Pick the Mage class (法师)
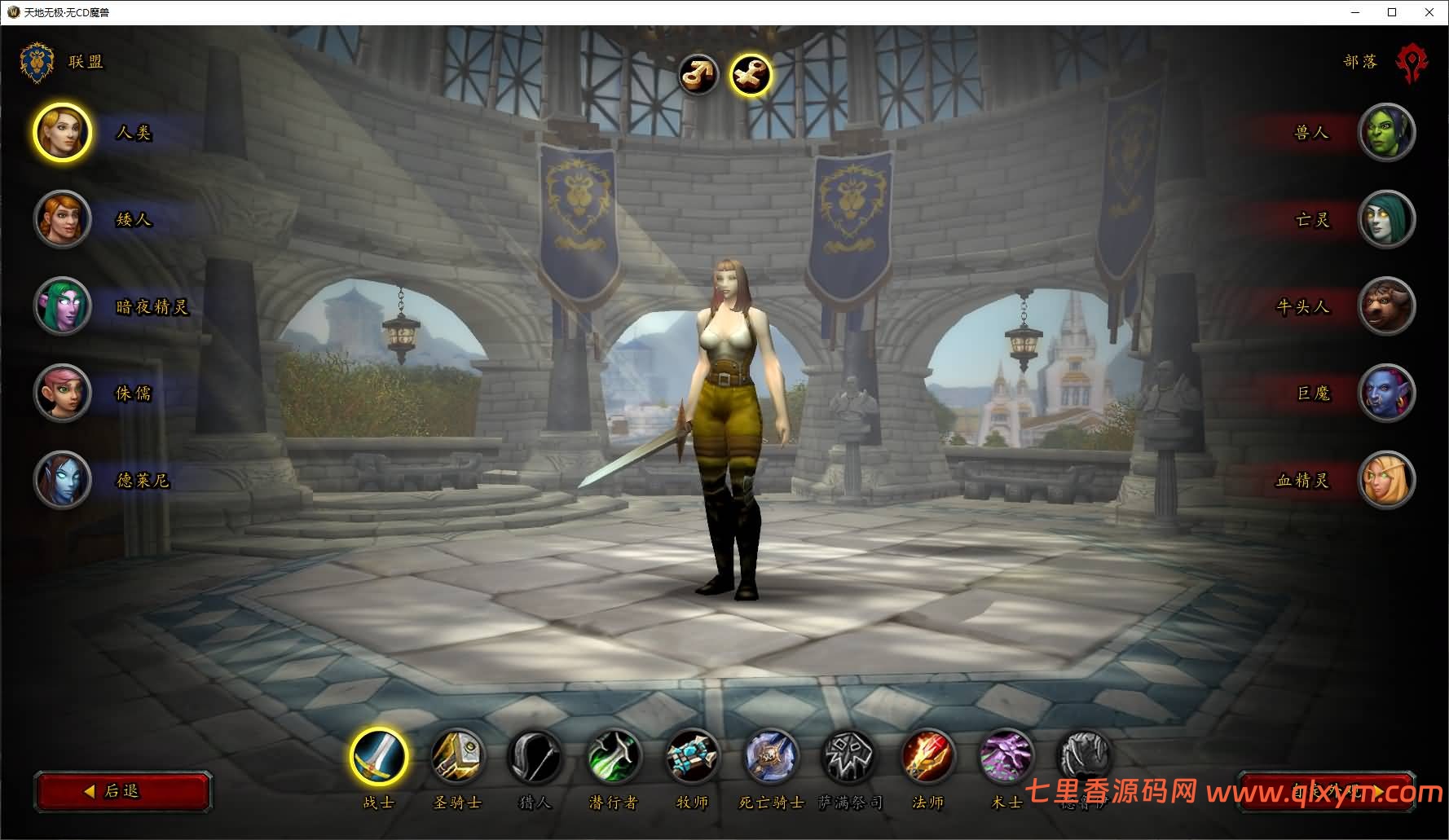This screenshot has width=1449, height=840. tap(927, 757)
